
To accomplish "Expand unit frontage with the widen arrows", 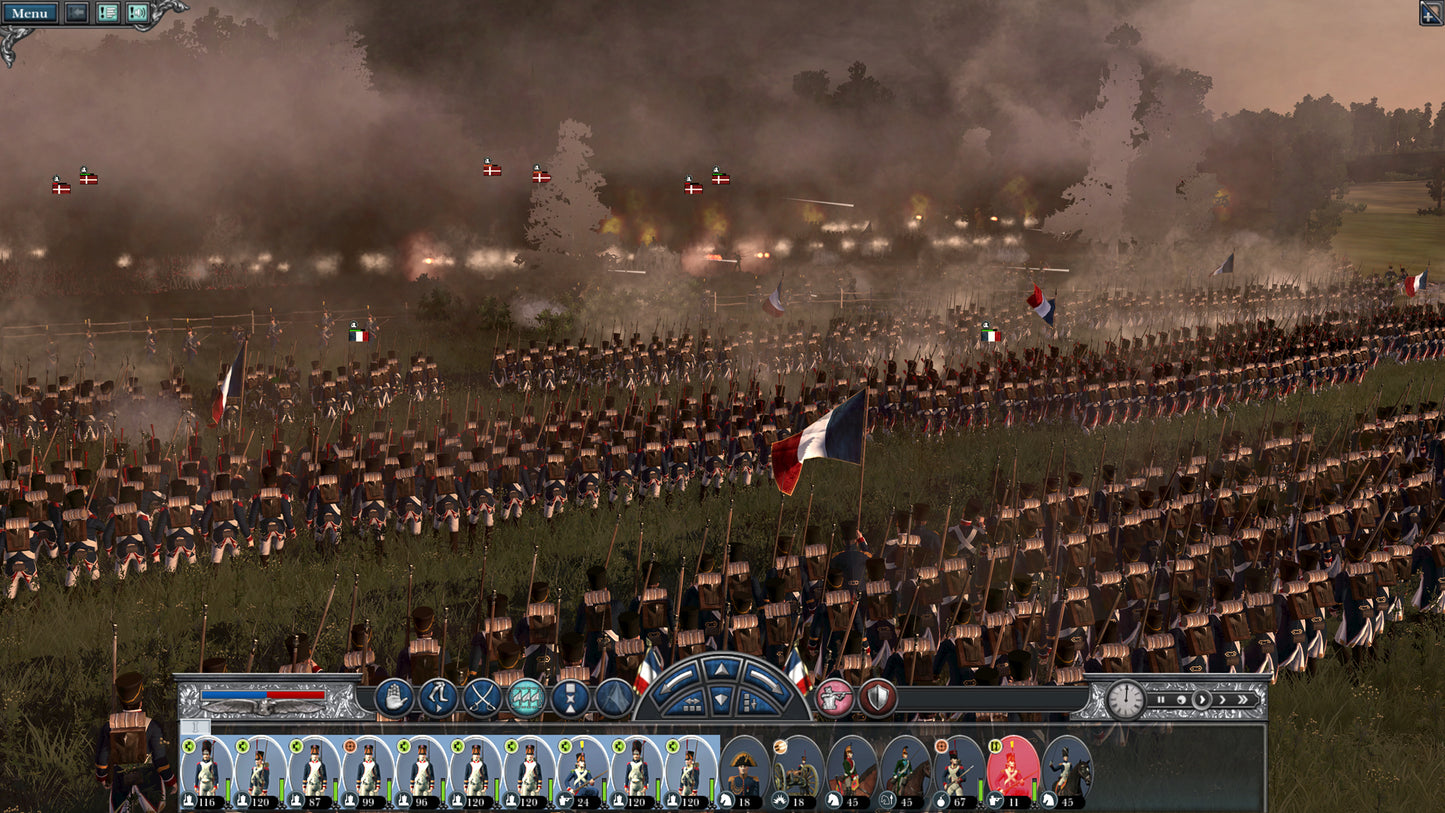I will (x=694, y=704).
